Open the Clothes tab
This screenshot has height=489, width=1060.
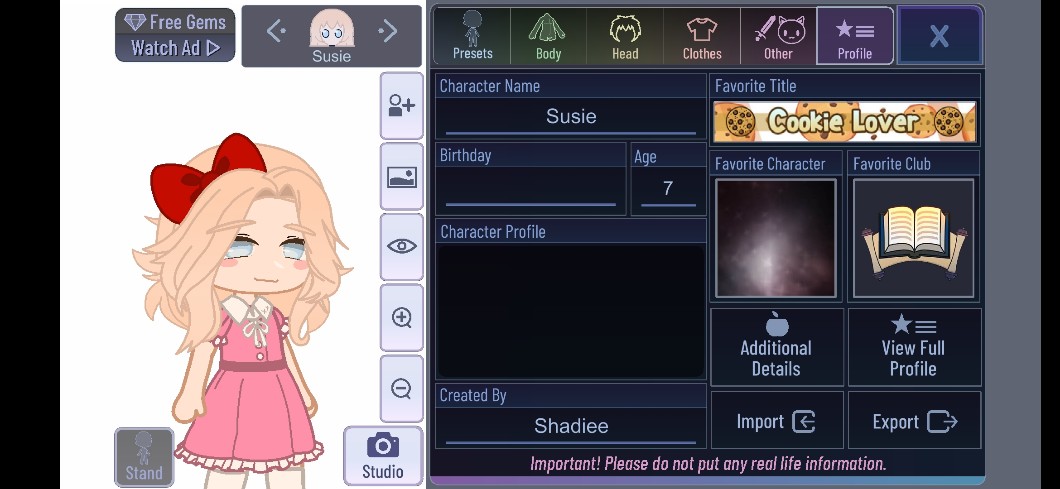[x=702, y=36]
